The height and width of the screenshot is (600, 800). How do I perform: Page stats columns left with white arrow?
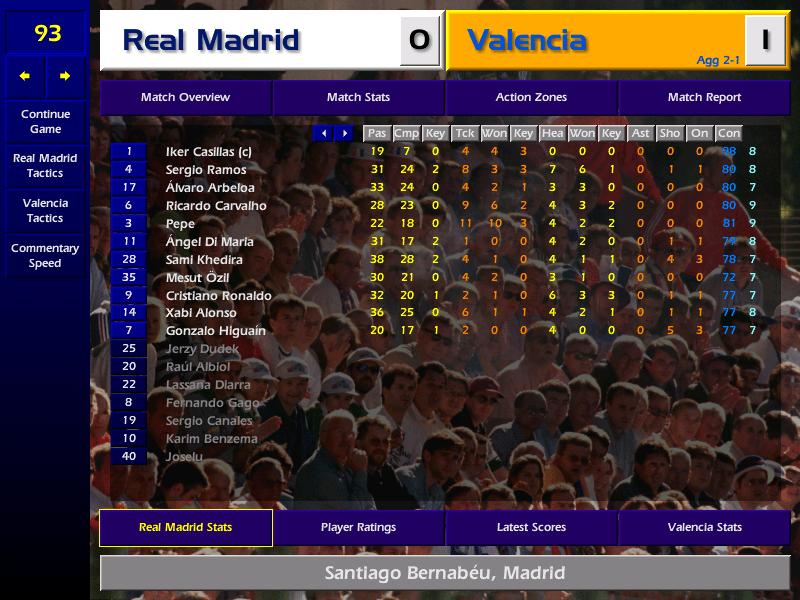pos(323,133)
